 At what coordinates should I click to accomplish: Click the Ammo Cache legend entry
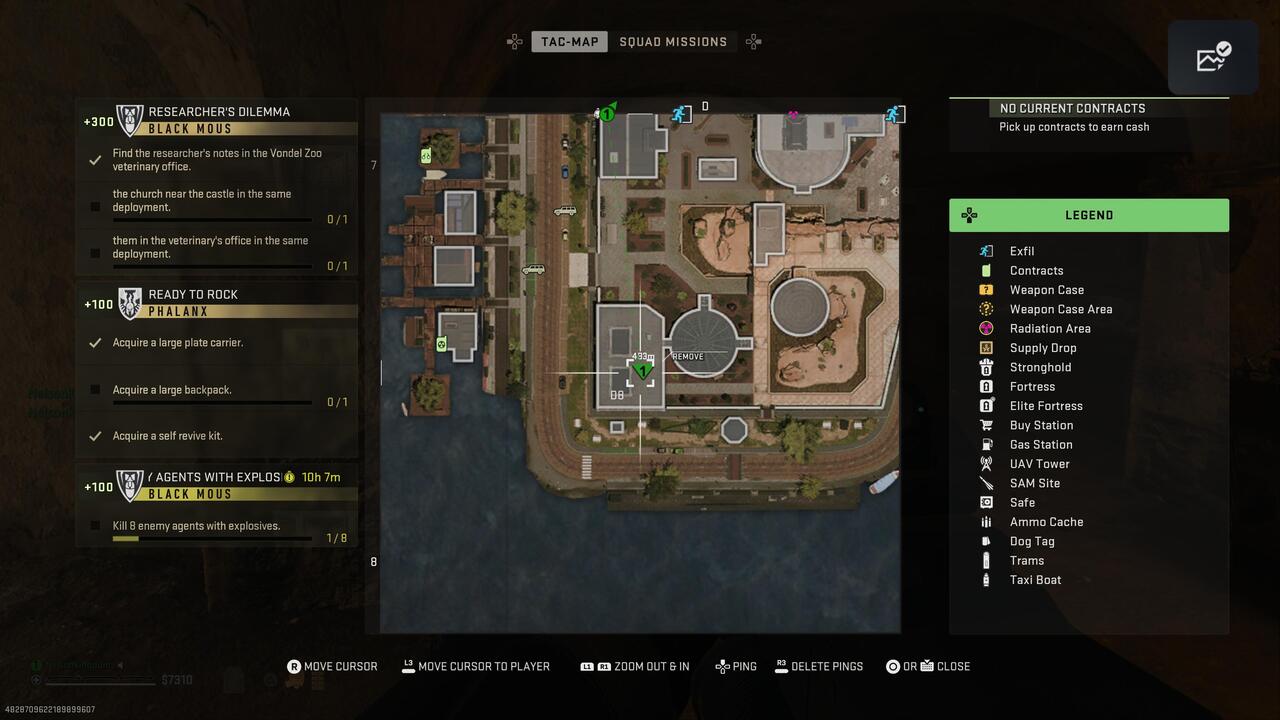click(1045, 522)
